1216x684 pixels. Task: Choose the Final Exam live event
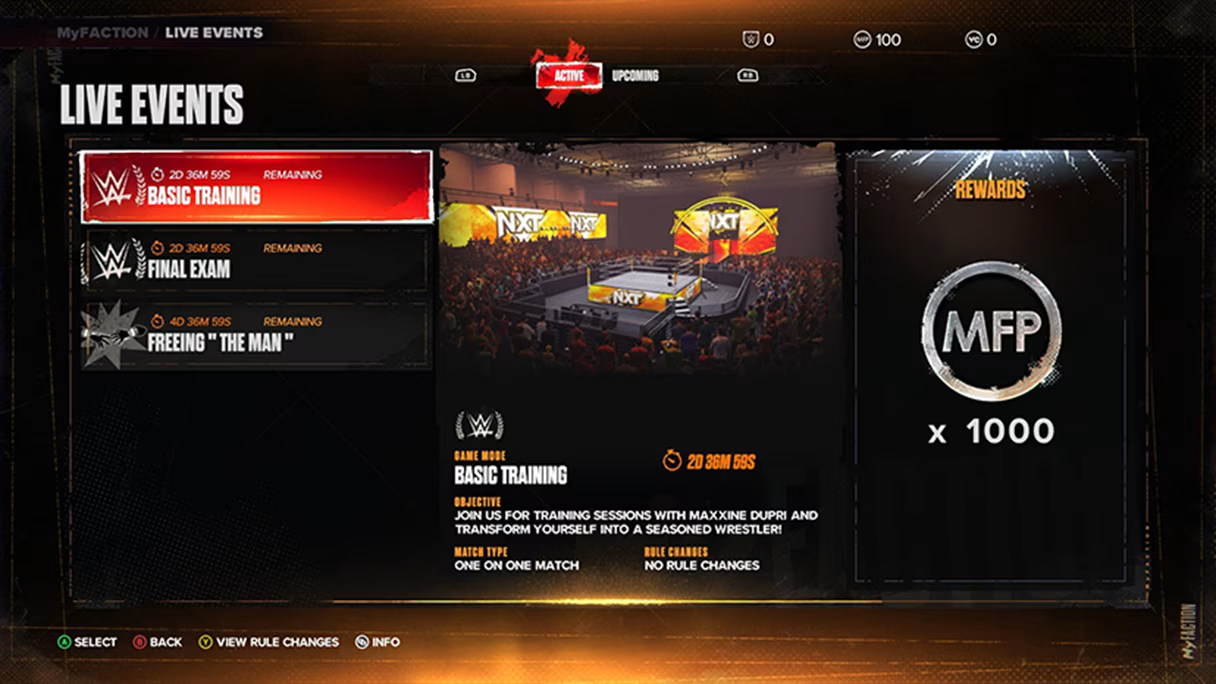tap(256, 260)
